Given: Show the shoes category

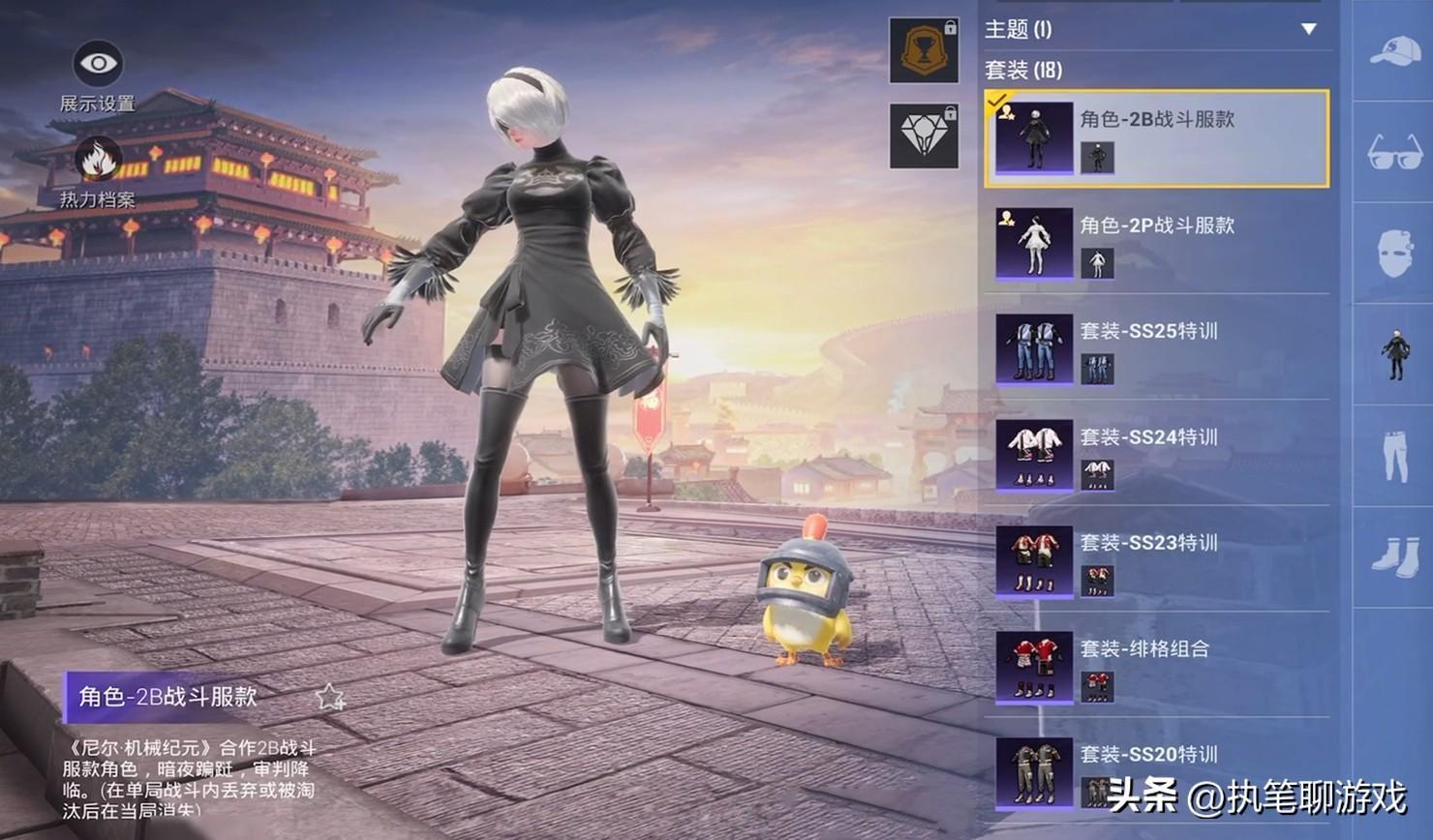Looking at the screenshot, I should pos(1394,557).
